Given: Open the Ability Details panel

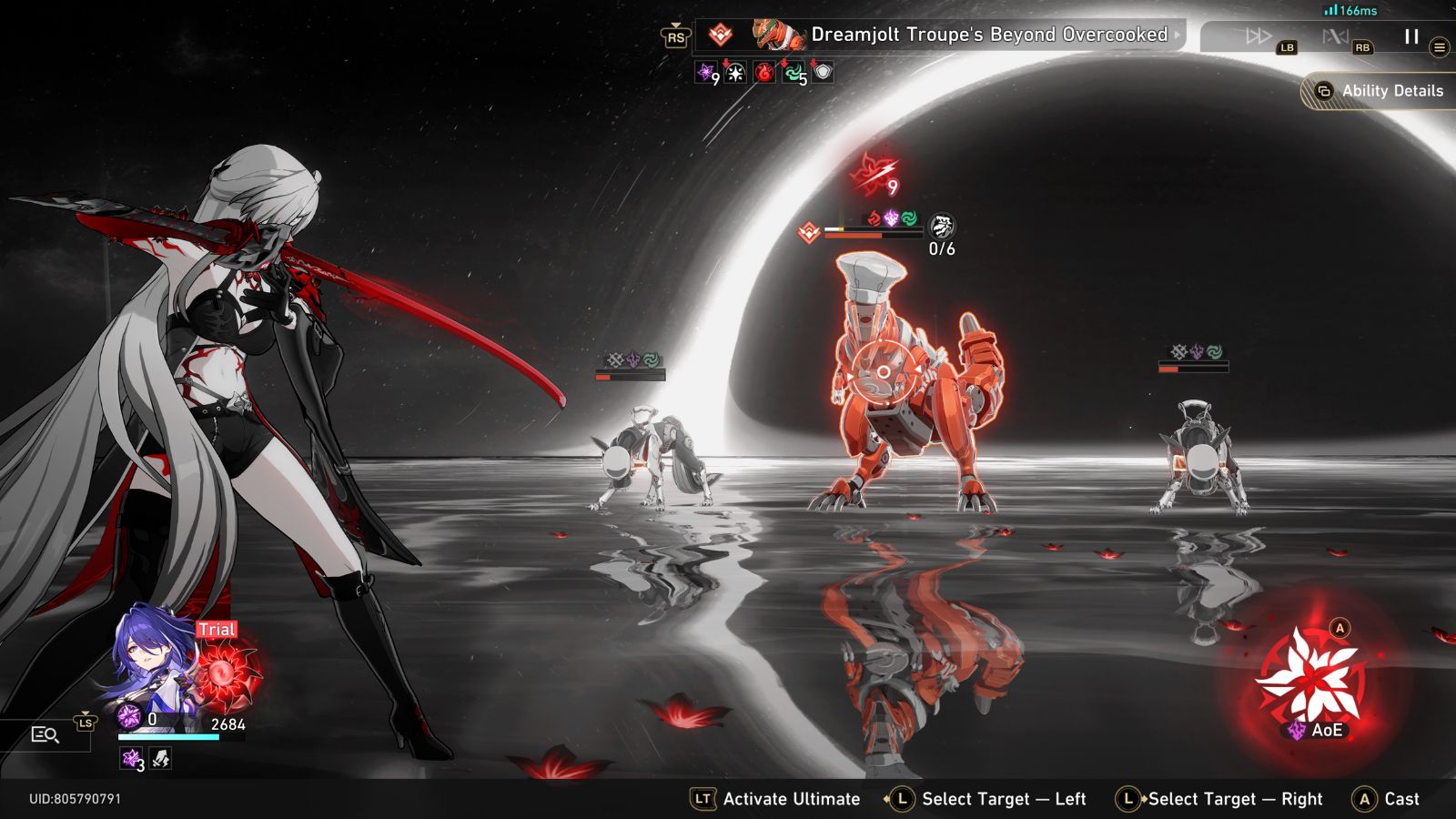Looking at the screenshot, I should point(1381,91).
